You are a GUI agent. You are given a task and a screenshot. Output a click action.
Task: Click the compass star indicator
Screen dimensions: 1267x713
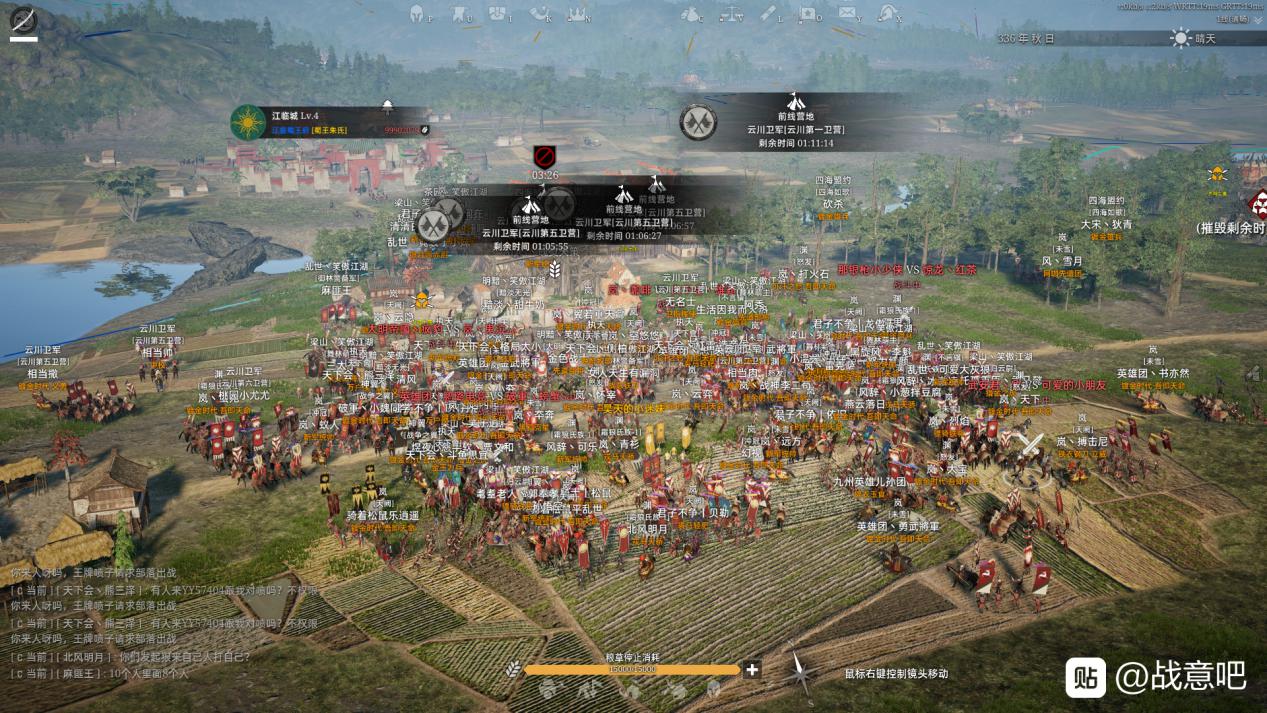[x=799, y=671]
